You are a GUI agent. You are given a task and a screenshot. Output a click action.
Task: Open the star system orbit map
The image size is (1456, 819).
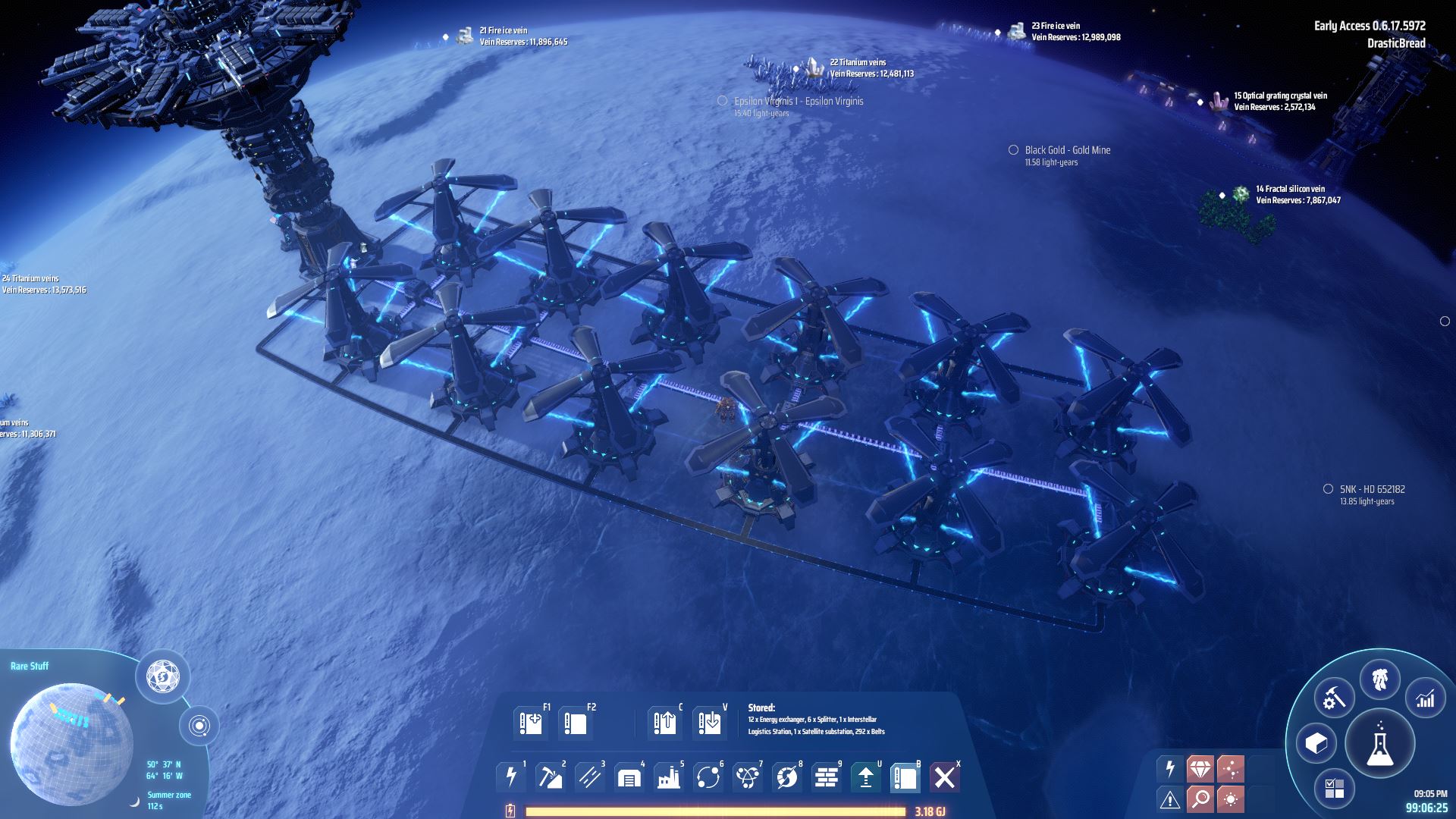(x=199, y=726)
